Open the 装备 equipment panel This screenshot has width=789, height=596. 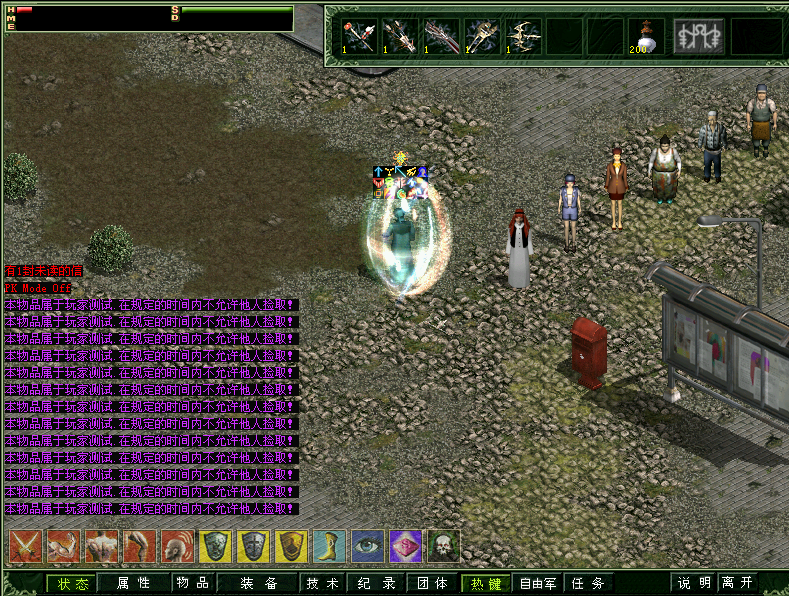(258, 583)
